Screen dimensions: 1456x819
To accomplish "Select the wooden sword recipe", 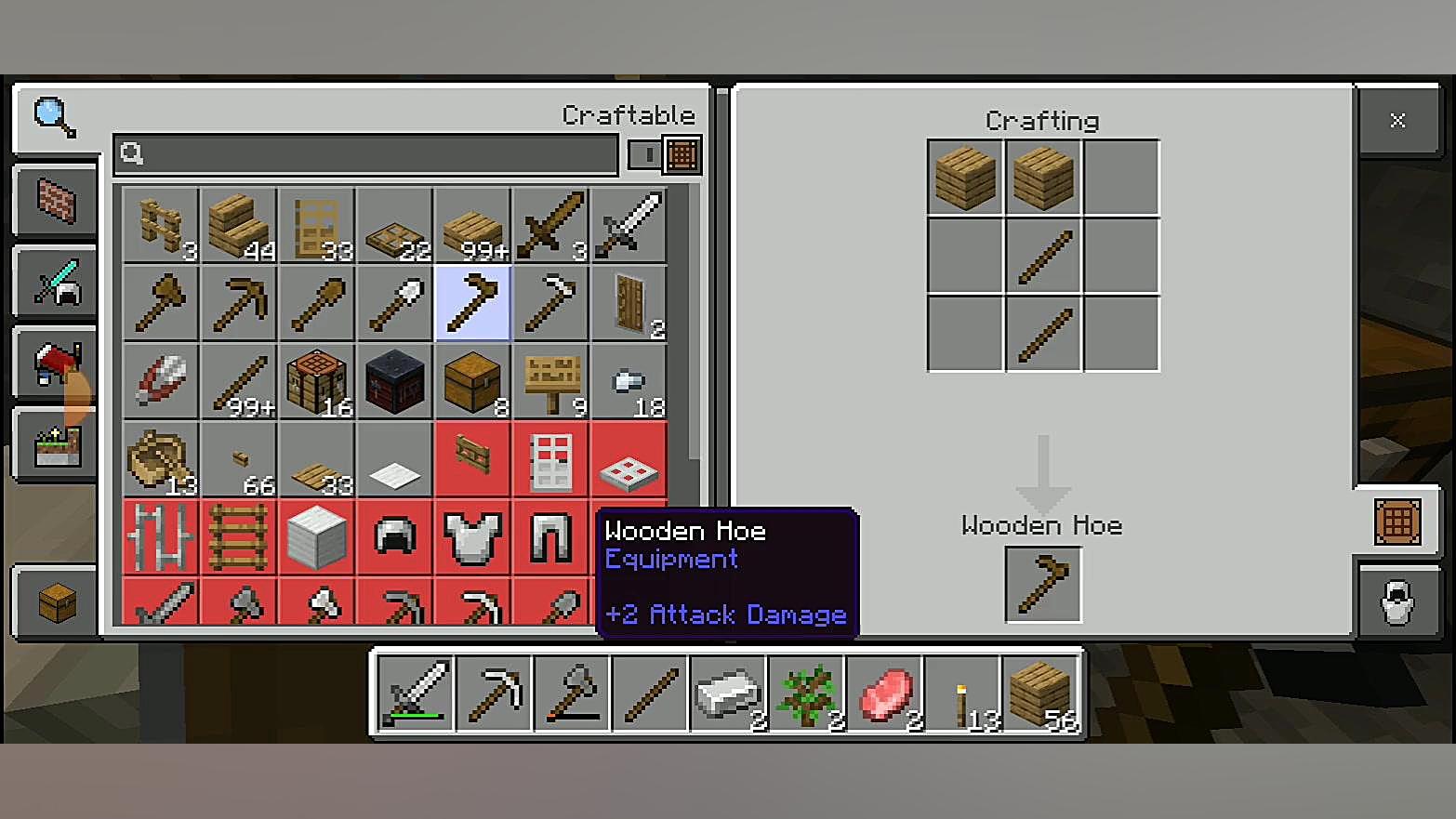I will pyautogui.click(x=551, y=225).
